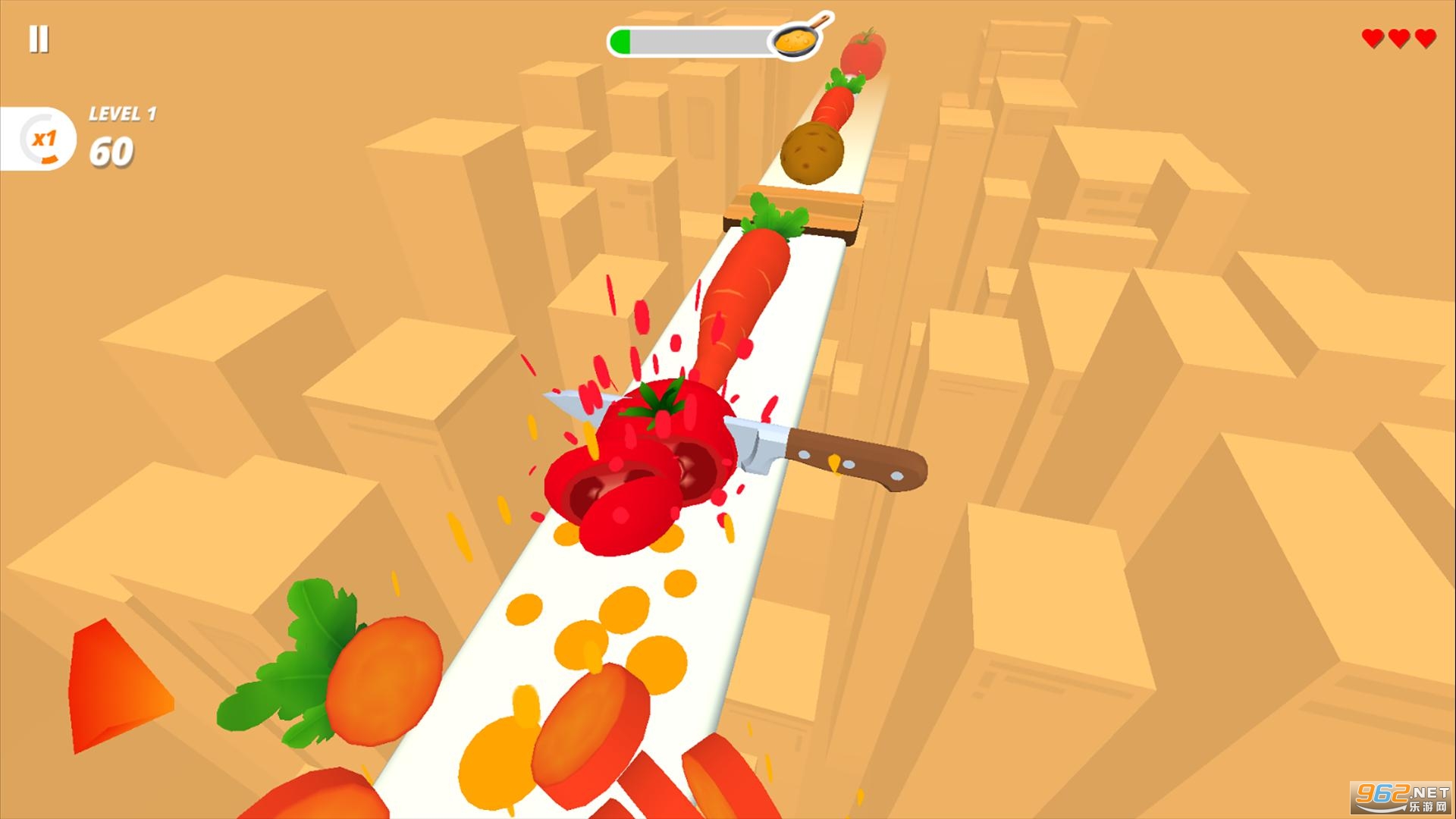Pause the game with the pause button
The width and height of the screenshot is (1456, 819).
[39, 39]
